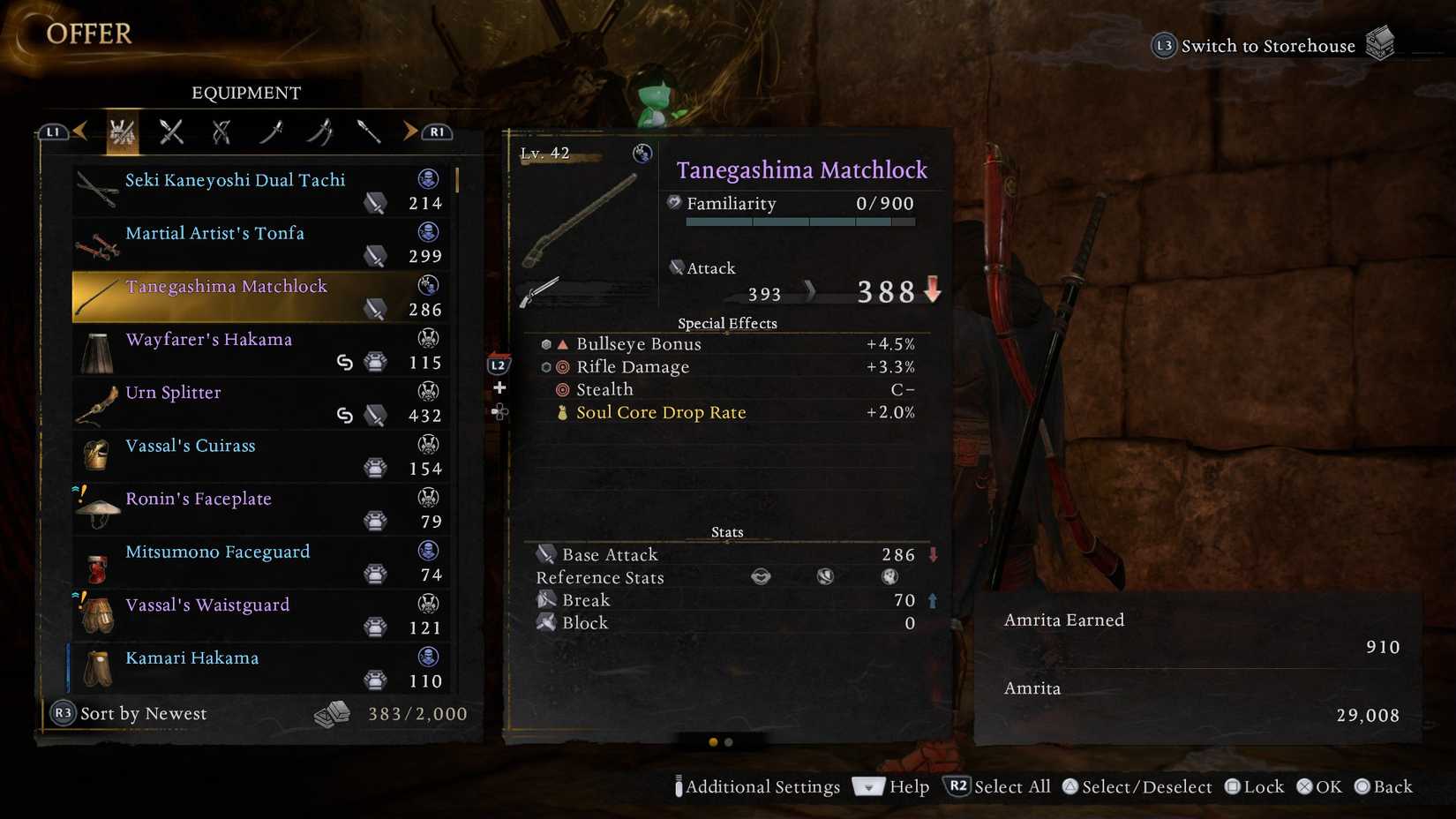Select the armor category tab icon
This screenshot has width=1456, height=819.
122,131
